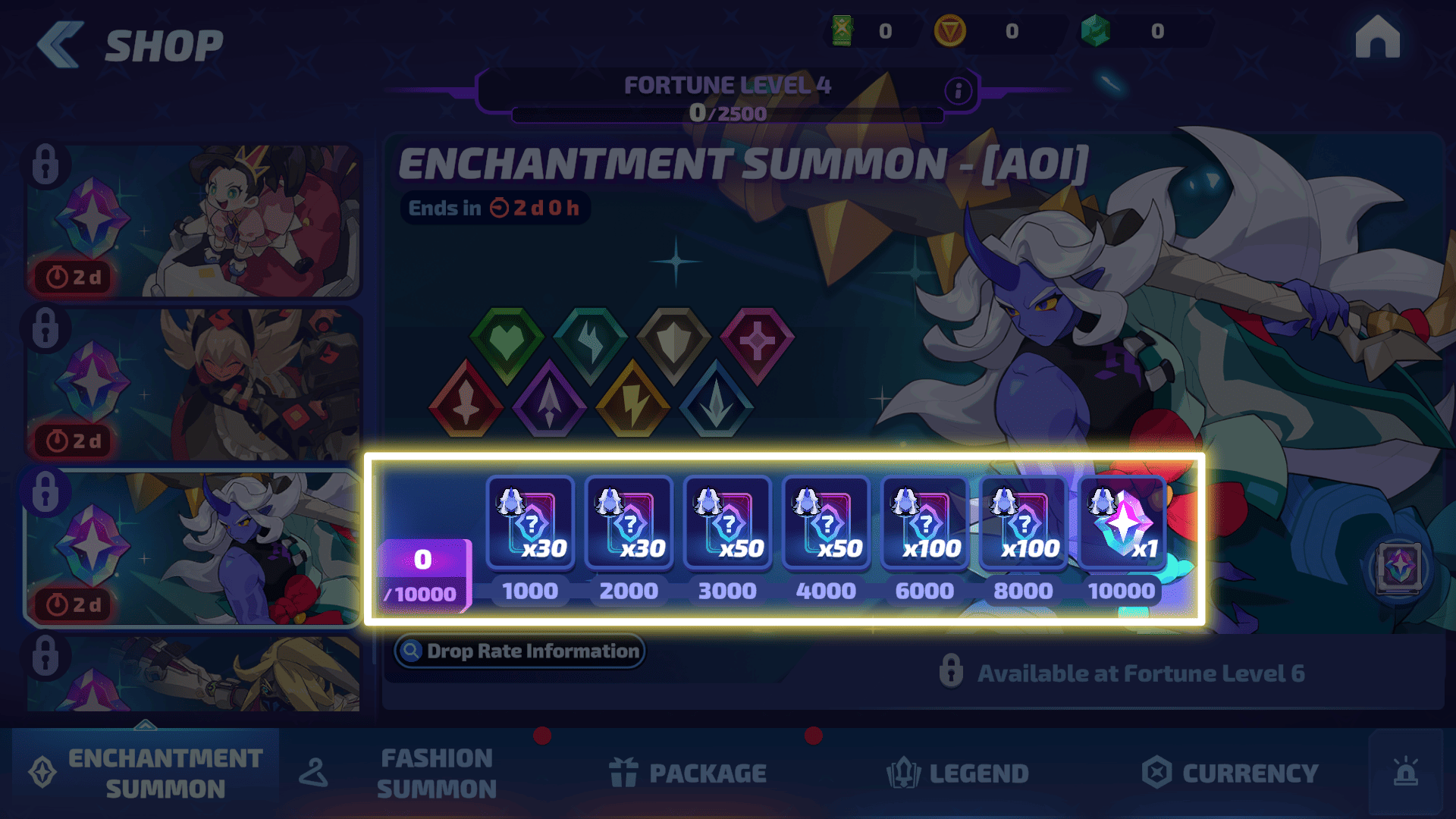The height and width of the screenshot is (819, 1456).
Task: Open the Currency tab
Action: (1230, 773)
